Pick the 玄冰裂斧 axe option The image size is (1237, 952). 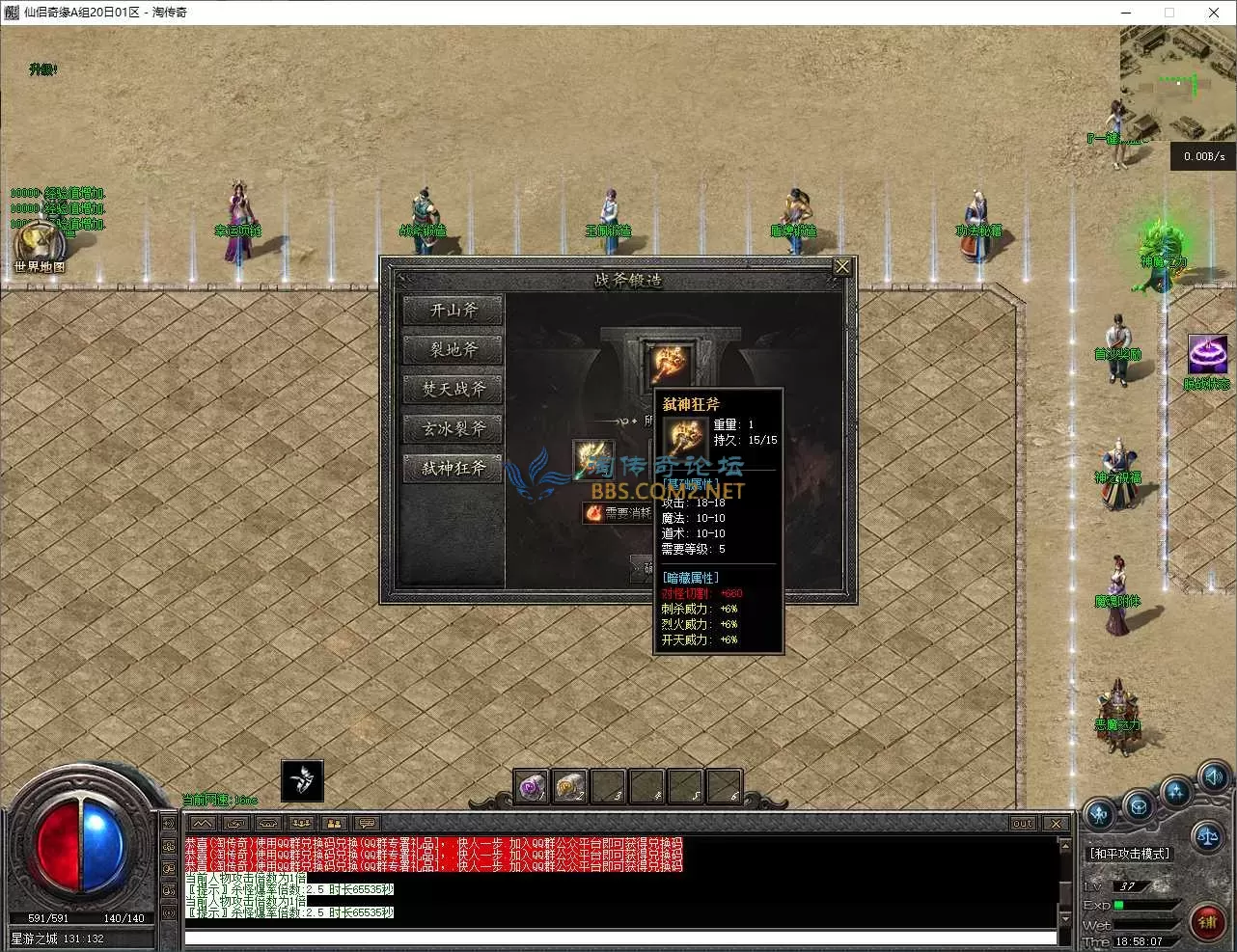click(x=453, y=429)
